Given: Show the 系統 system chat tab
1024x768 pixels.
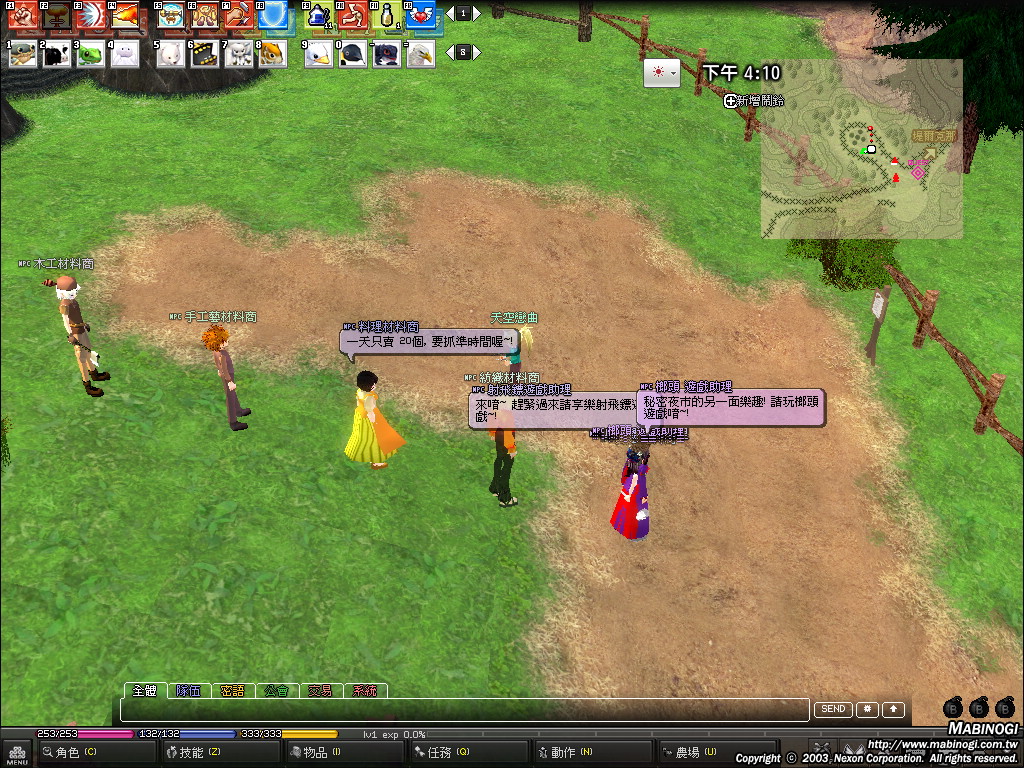Looking at the screenshot, I should 364,690.
